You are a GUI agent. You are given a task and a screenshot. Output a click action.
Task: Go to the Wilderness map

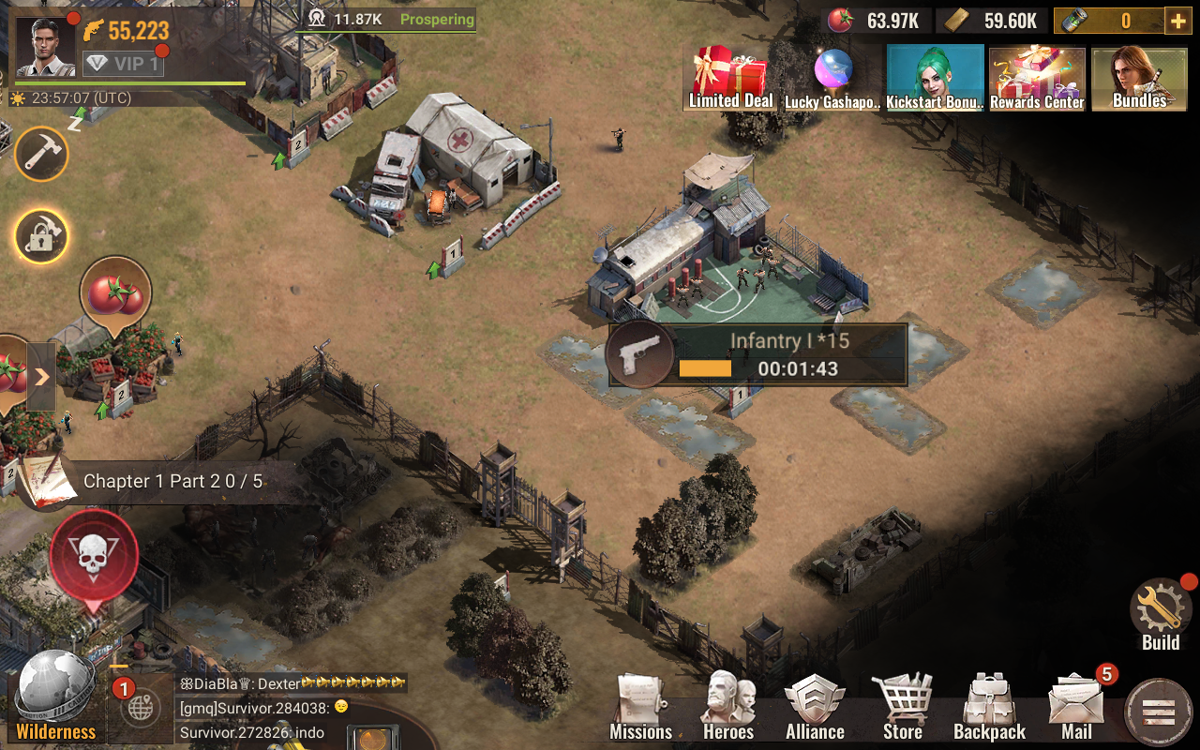[x=55, y=697]
